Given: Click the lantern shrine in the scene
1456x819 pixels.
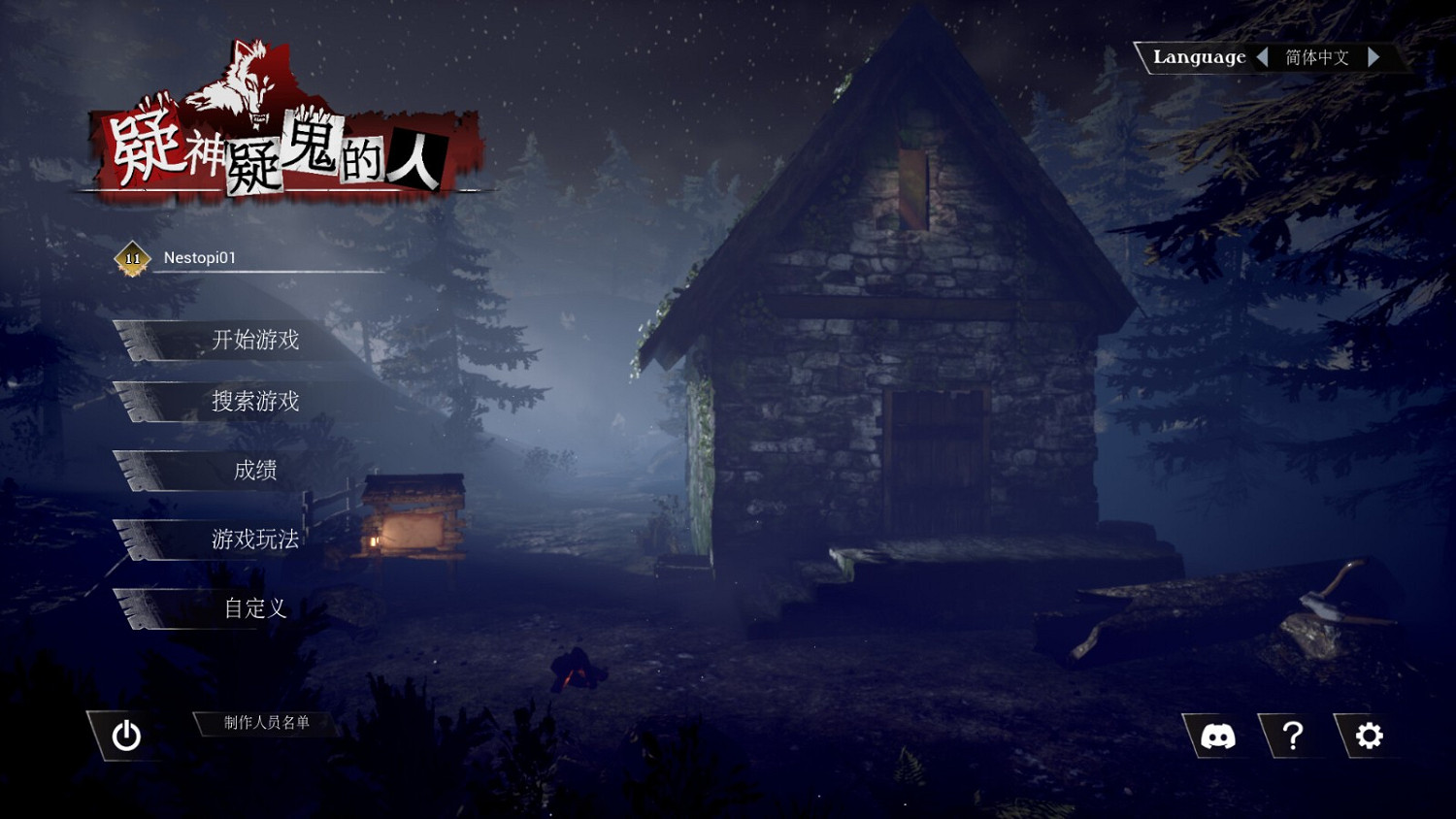Looking at the screenshot, I should coord(412,516).
